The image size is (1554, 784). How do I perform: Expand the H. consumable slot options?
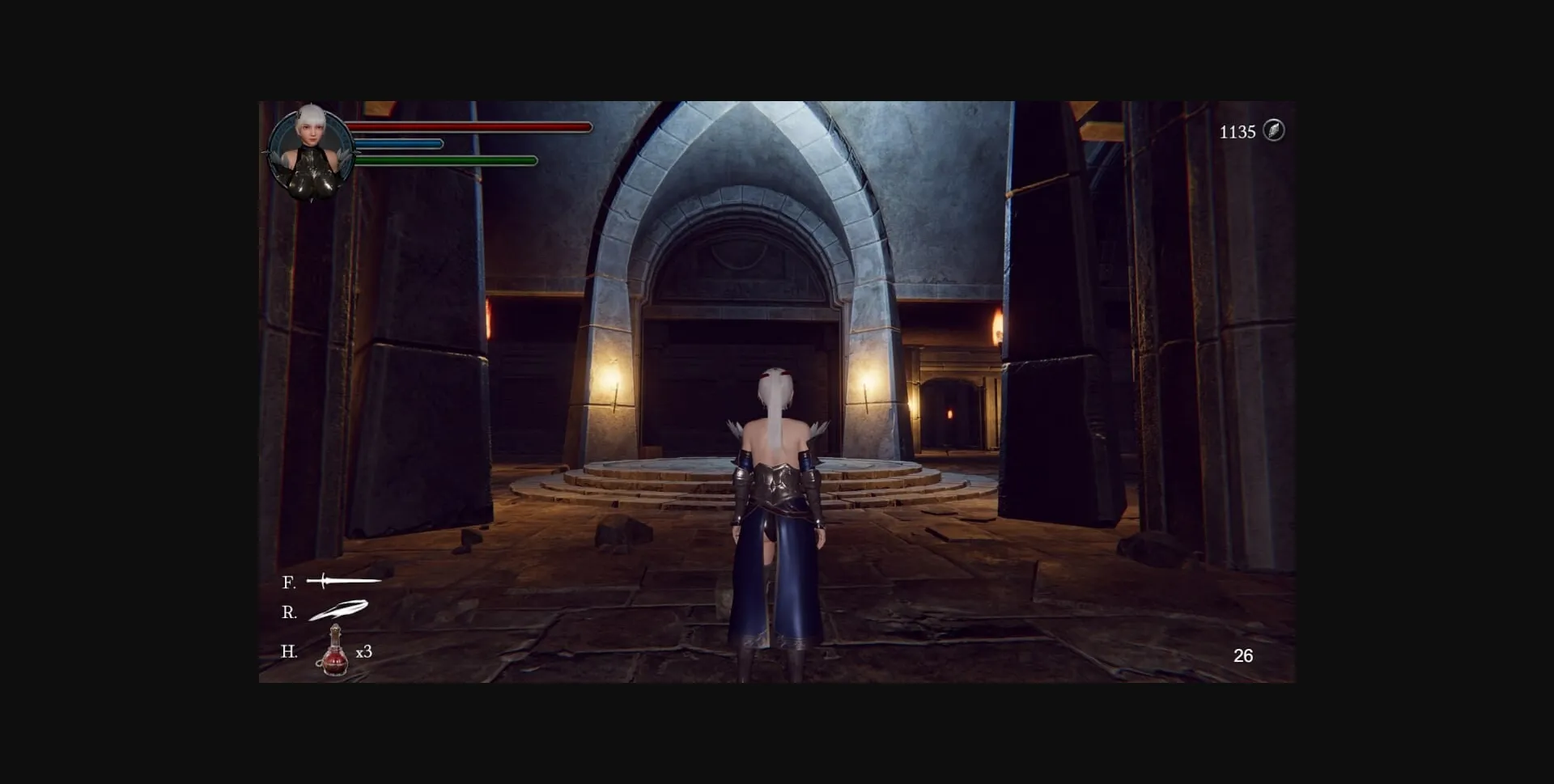289,651
